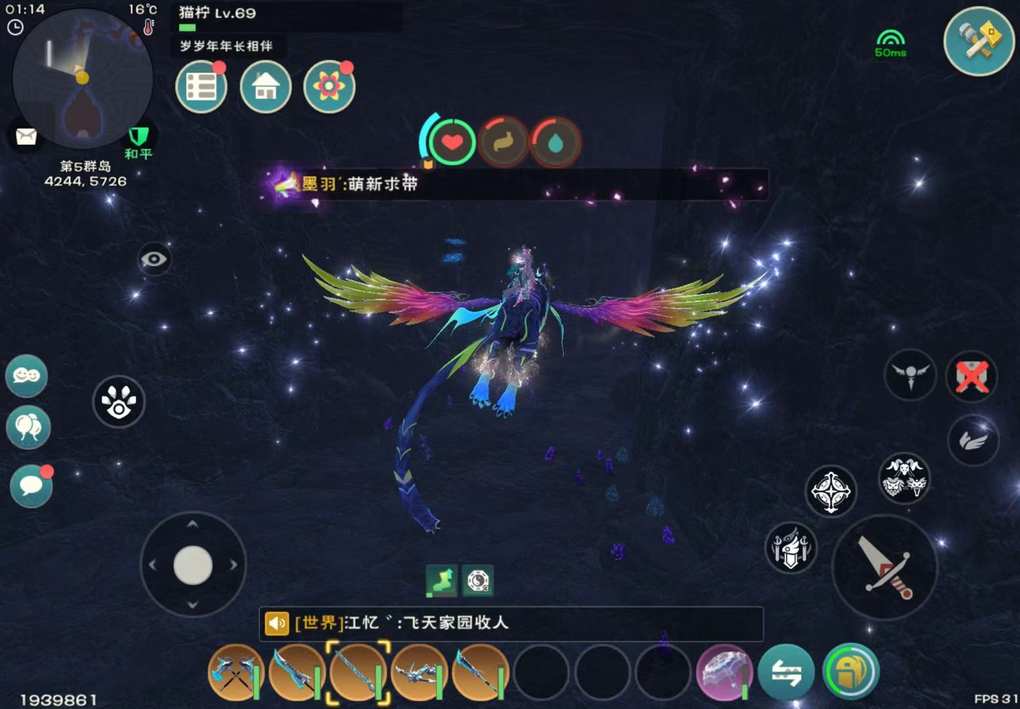
Task: Activate the three beast heads skill
Action: [904, 478]
